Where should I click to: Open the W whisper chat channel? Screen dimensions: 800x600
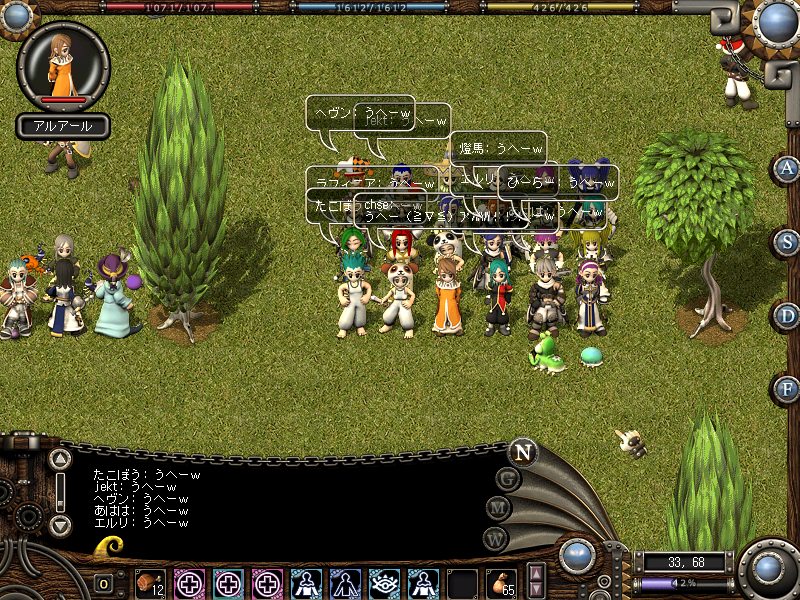pos(494,537)
